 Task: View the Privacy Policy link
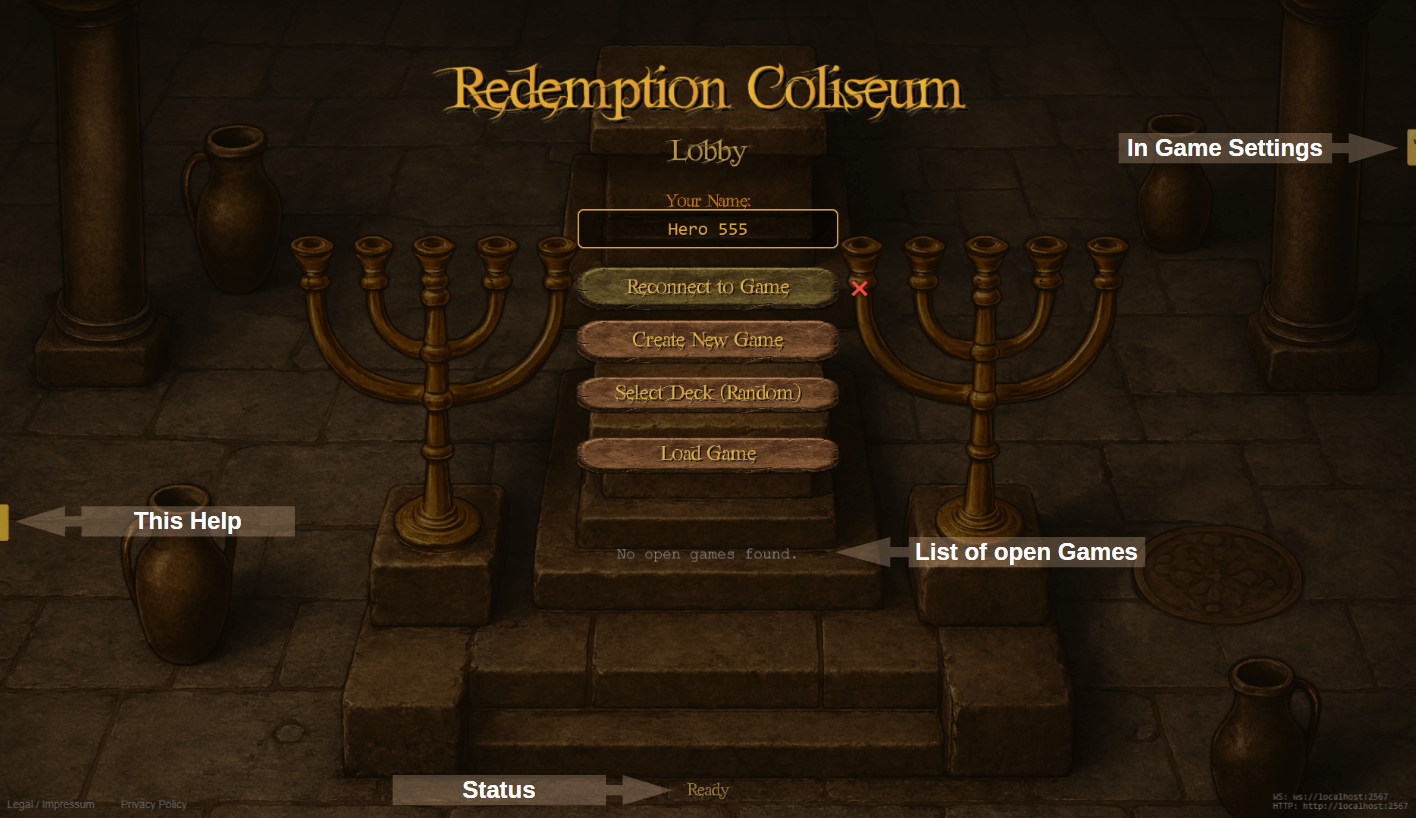(x=154, y=804)
